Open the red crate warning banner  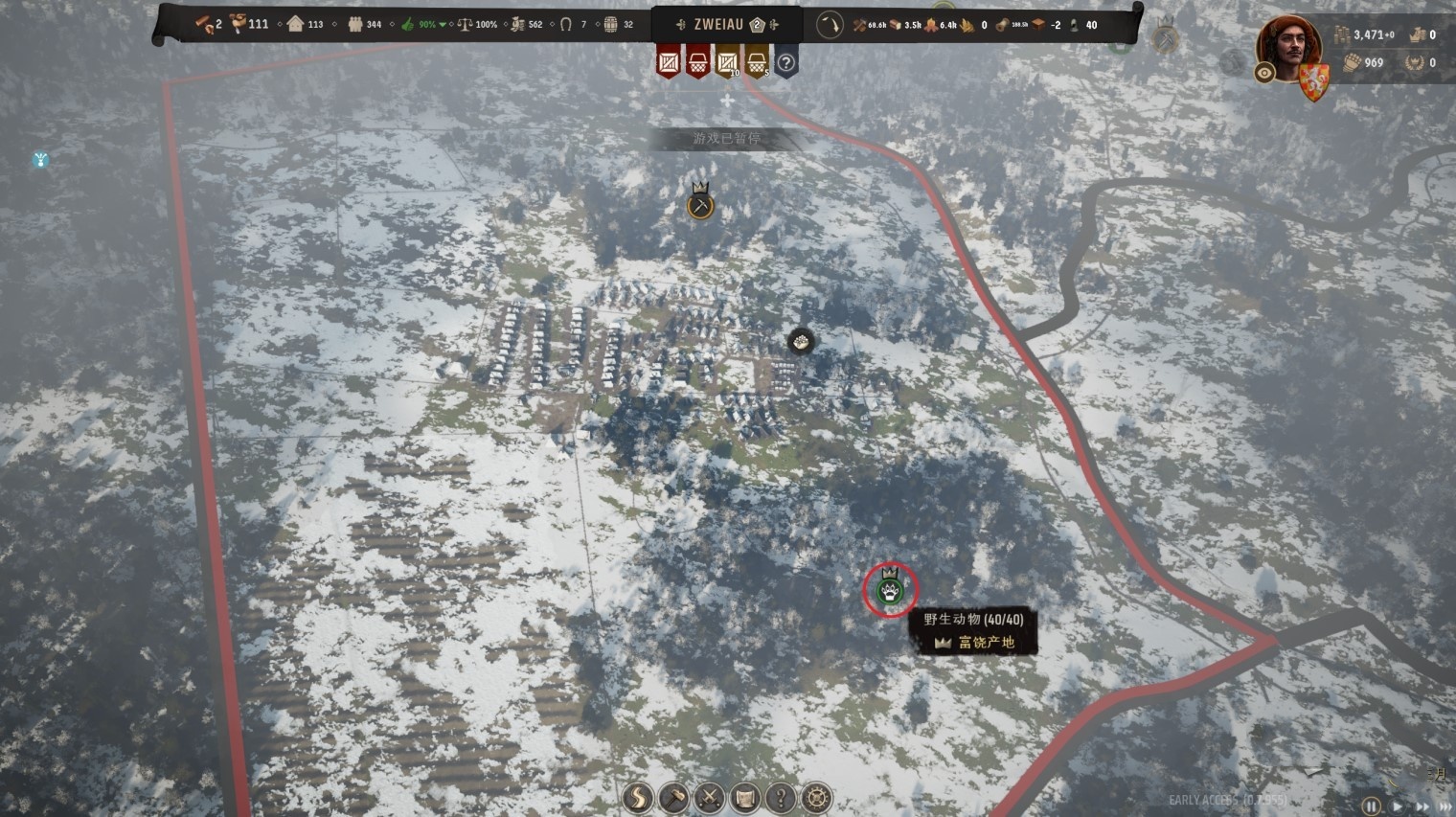click(x=669, y=63)
